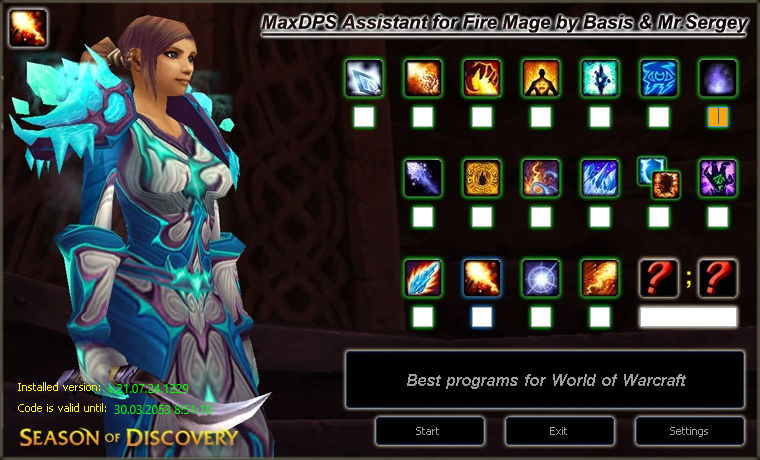Click the Start button

[427, 431]
